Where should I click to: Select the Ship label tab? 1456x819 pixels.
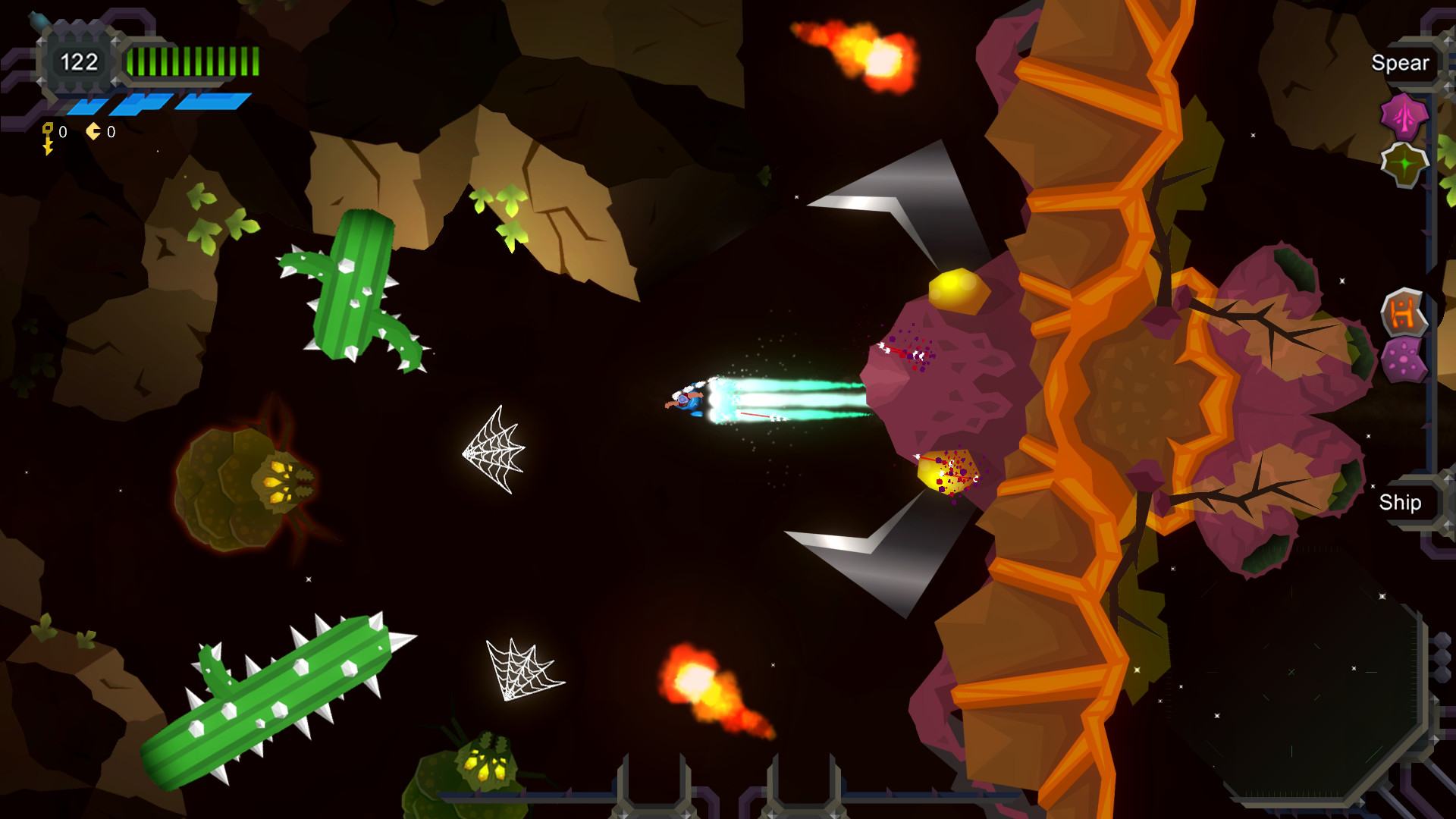(x=1399, y=503)
